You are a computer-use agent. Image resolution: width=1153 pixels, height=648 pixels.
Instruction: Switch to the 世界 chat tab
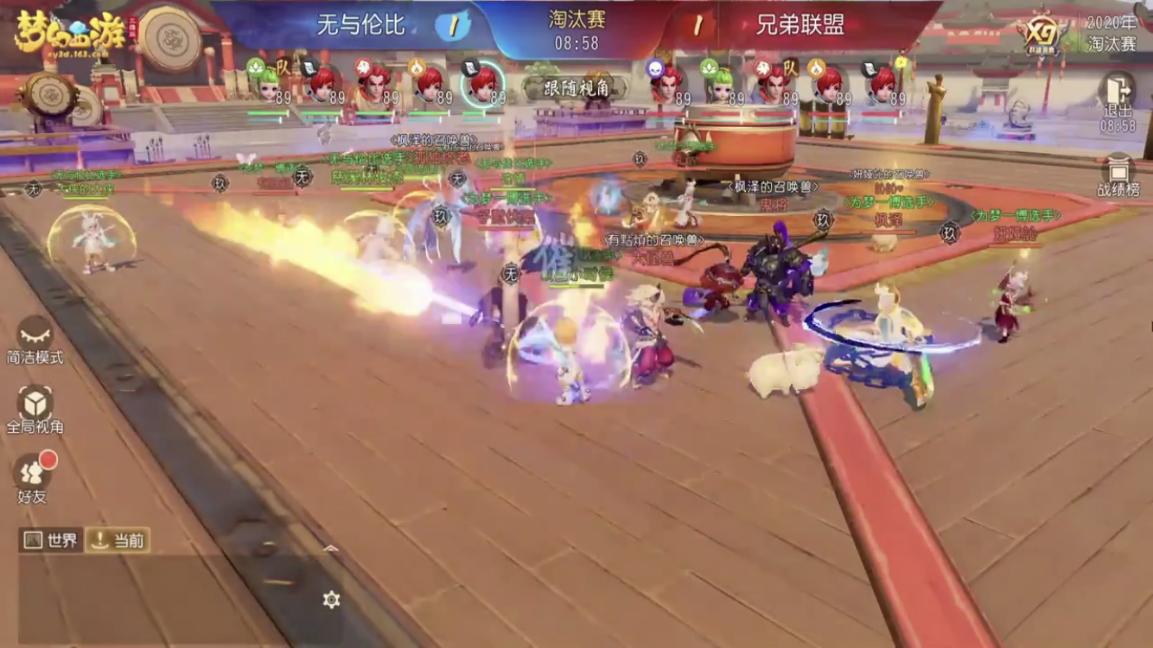[51, 541]
